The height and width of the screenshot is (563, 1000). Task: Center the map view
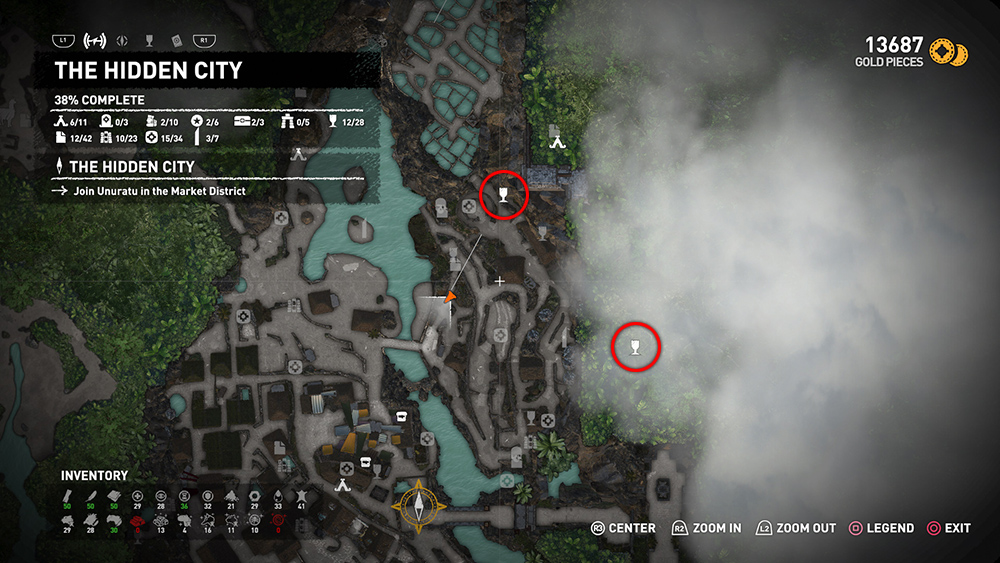[624, 528]
